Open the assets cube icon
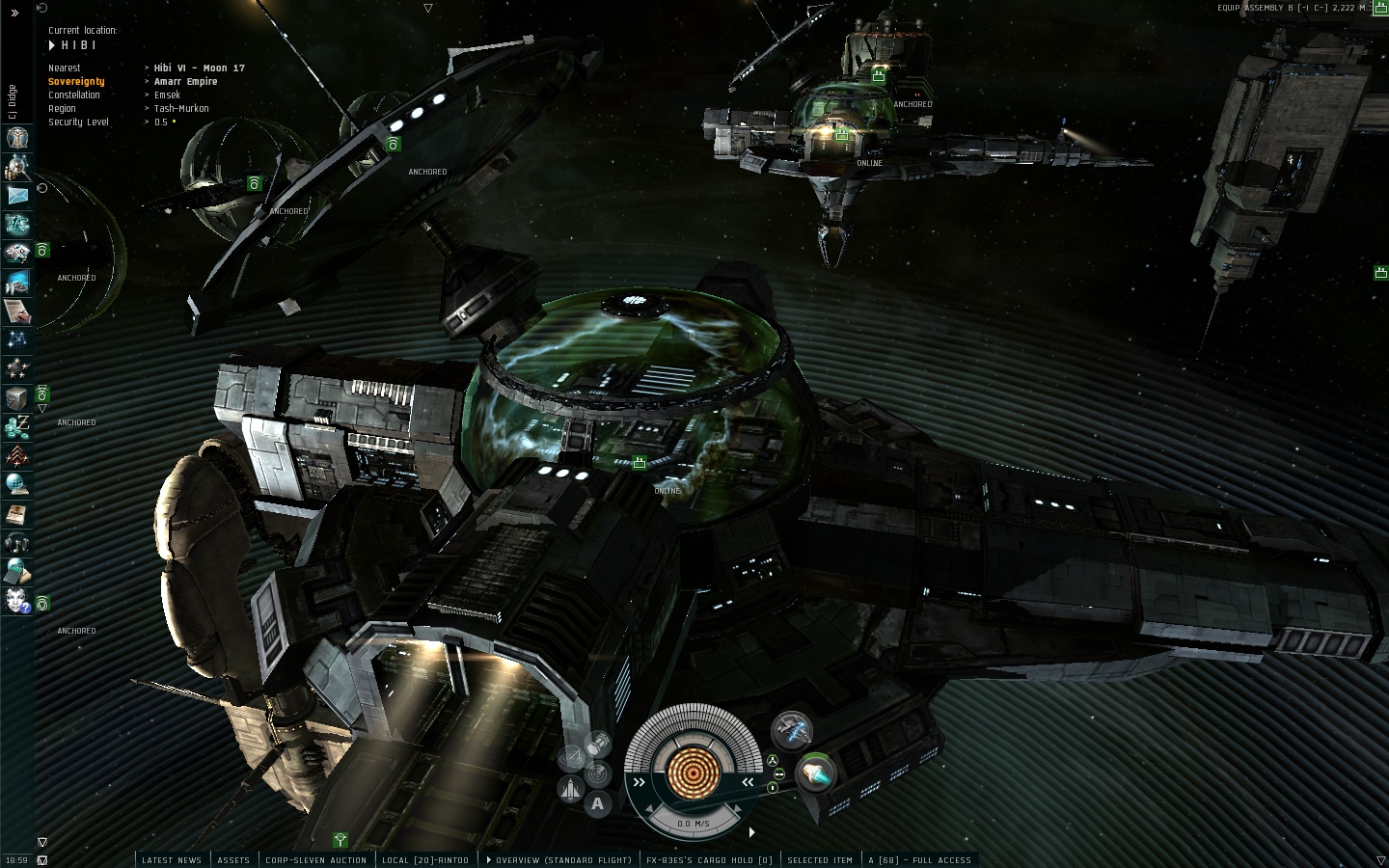The image size is (1389, 868). coord(17,397)
